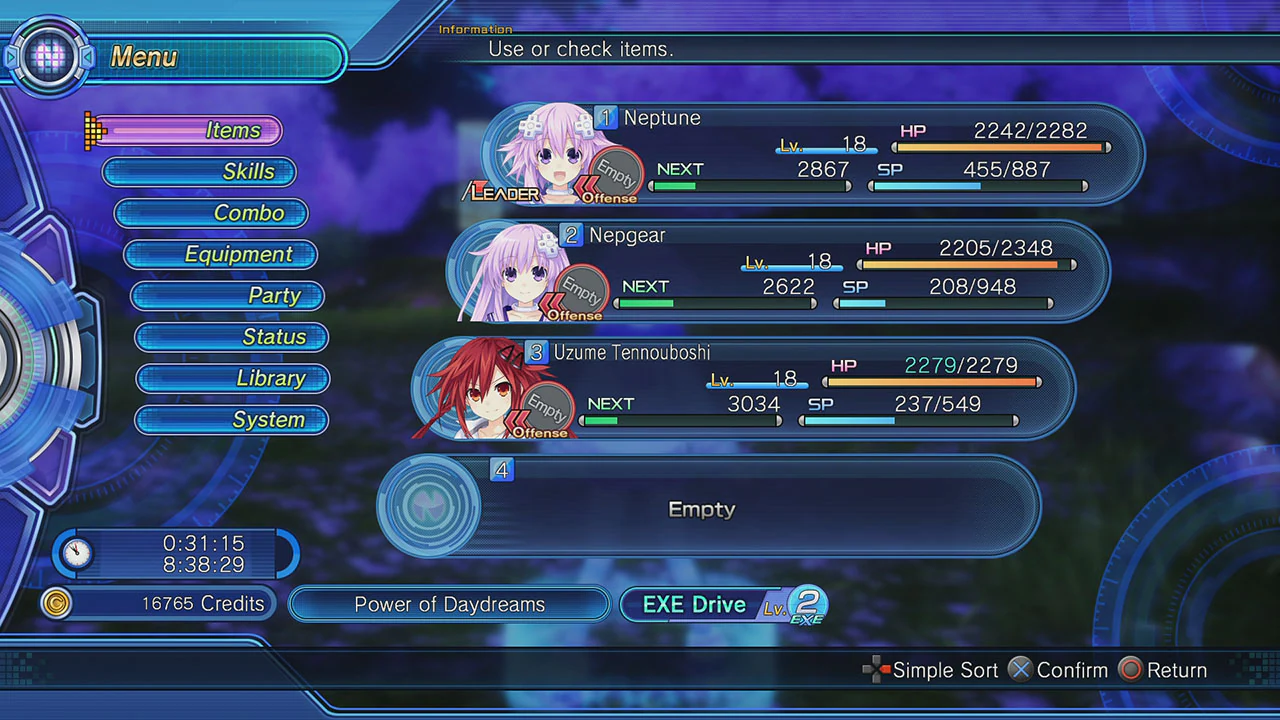The height and width of the screenshot is (720, 1280).
Task: Select the Empty party slot 4
Action: tap(700, 508)
